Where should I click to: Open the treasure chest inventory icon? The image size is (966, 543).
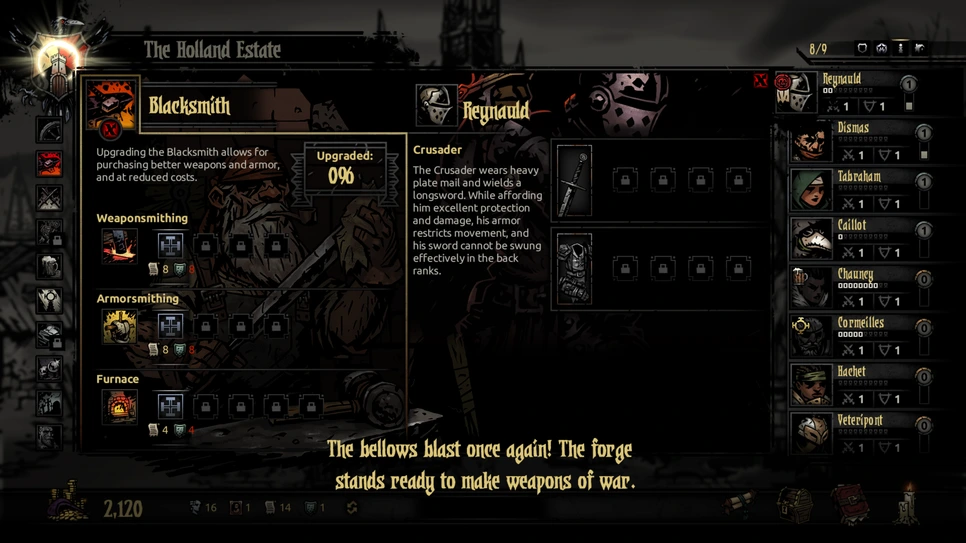(x=795, y=503)
